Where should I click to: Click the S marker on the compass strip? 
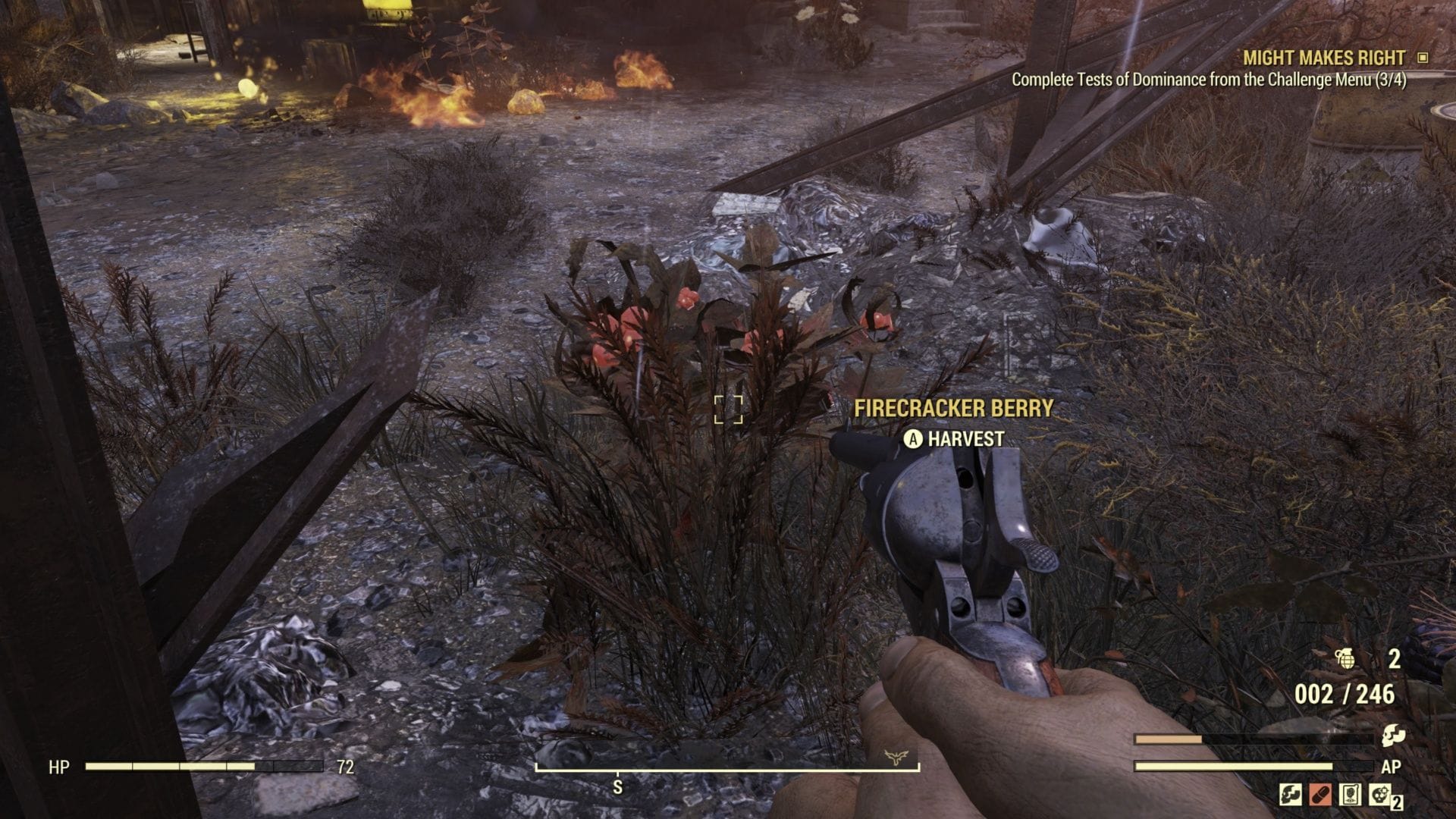(x=618, y=786)
